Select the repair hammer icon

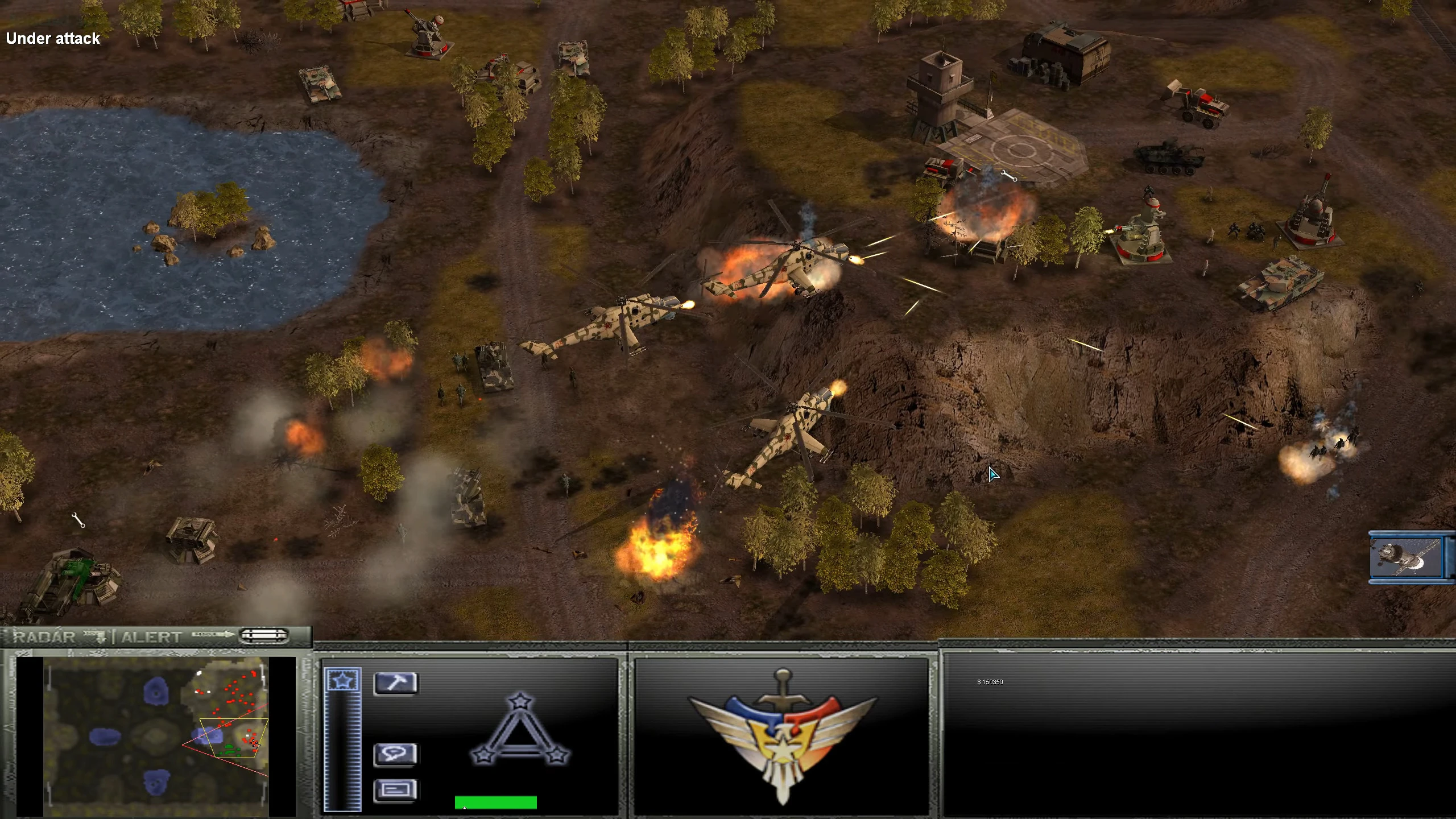(396, 683)
